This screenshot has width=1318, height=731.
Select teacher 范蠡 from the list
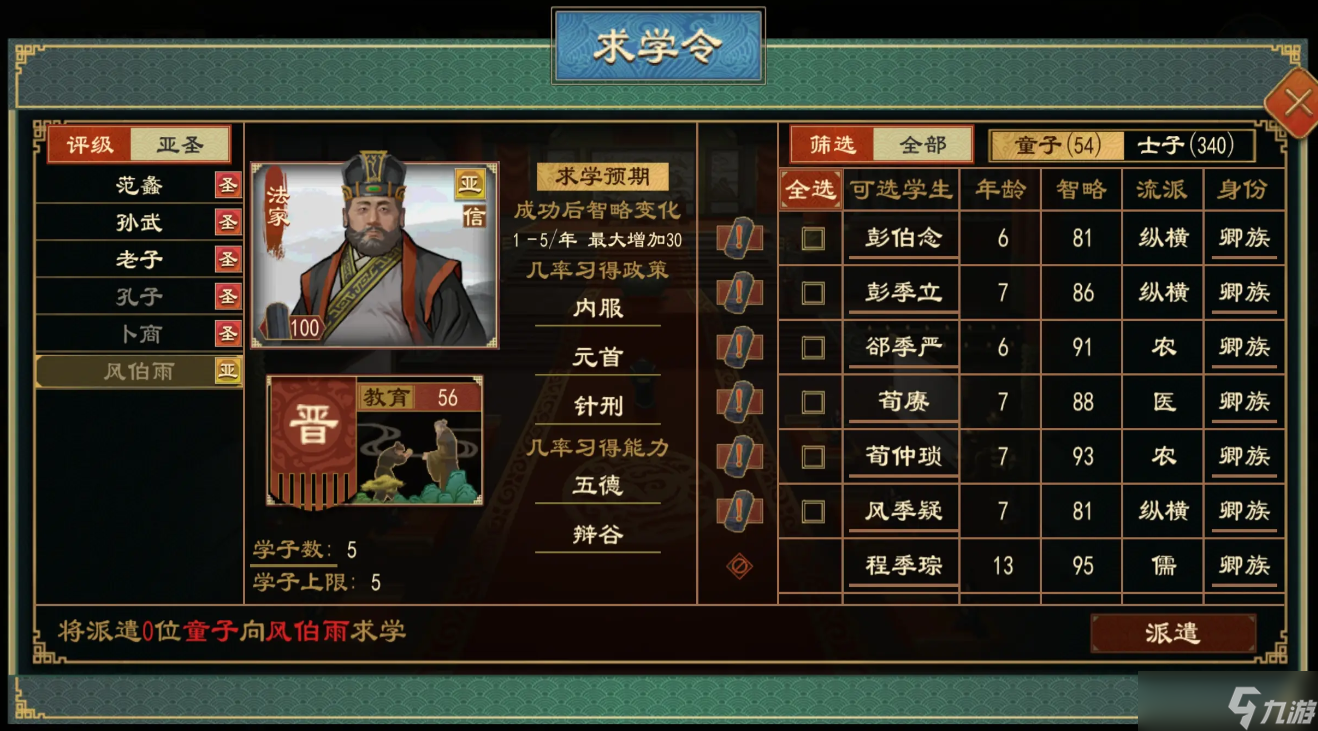coord(138,185)
